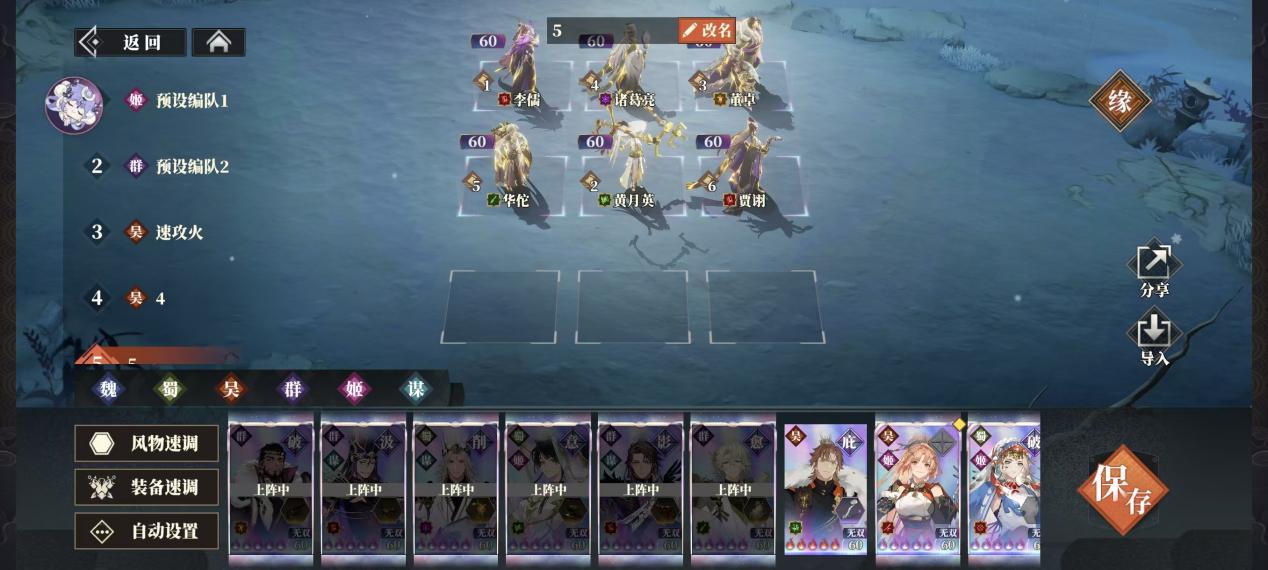Share the lineup with 分享
This screenshot has height=570, width=1268.
pos(1154,270)
